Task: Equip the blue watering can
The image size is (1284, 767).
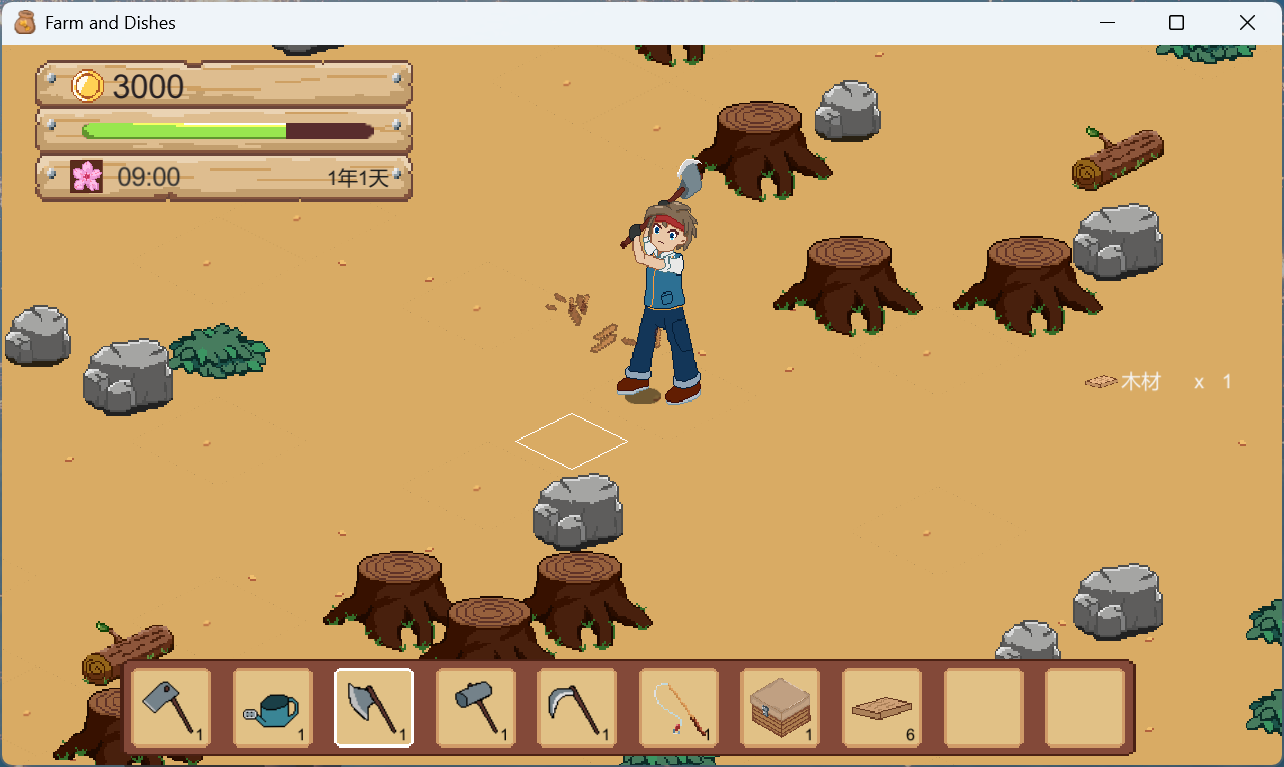Action: tap(272, 708)
